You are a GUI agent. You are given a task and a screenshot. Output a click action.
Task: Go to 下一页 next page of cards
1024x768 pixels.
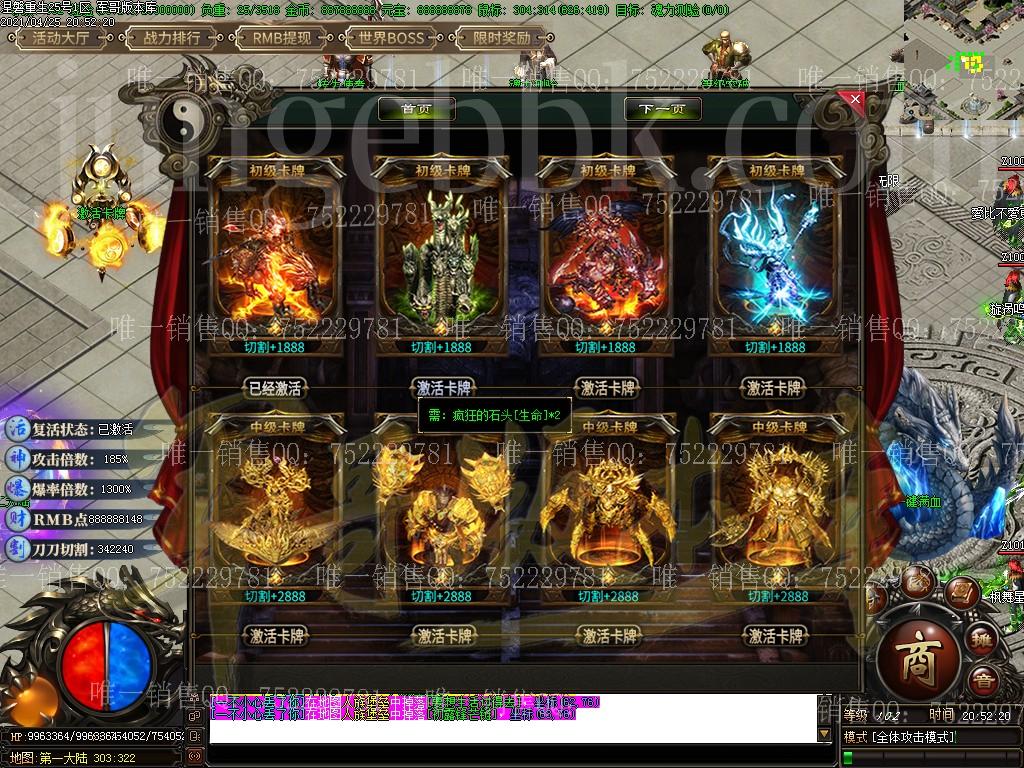(662, 109)
